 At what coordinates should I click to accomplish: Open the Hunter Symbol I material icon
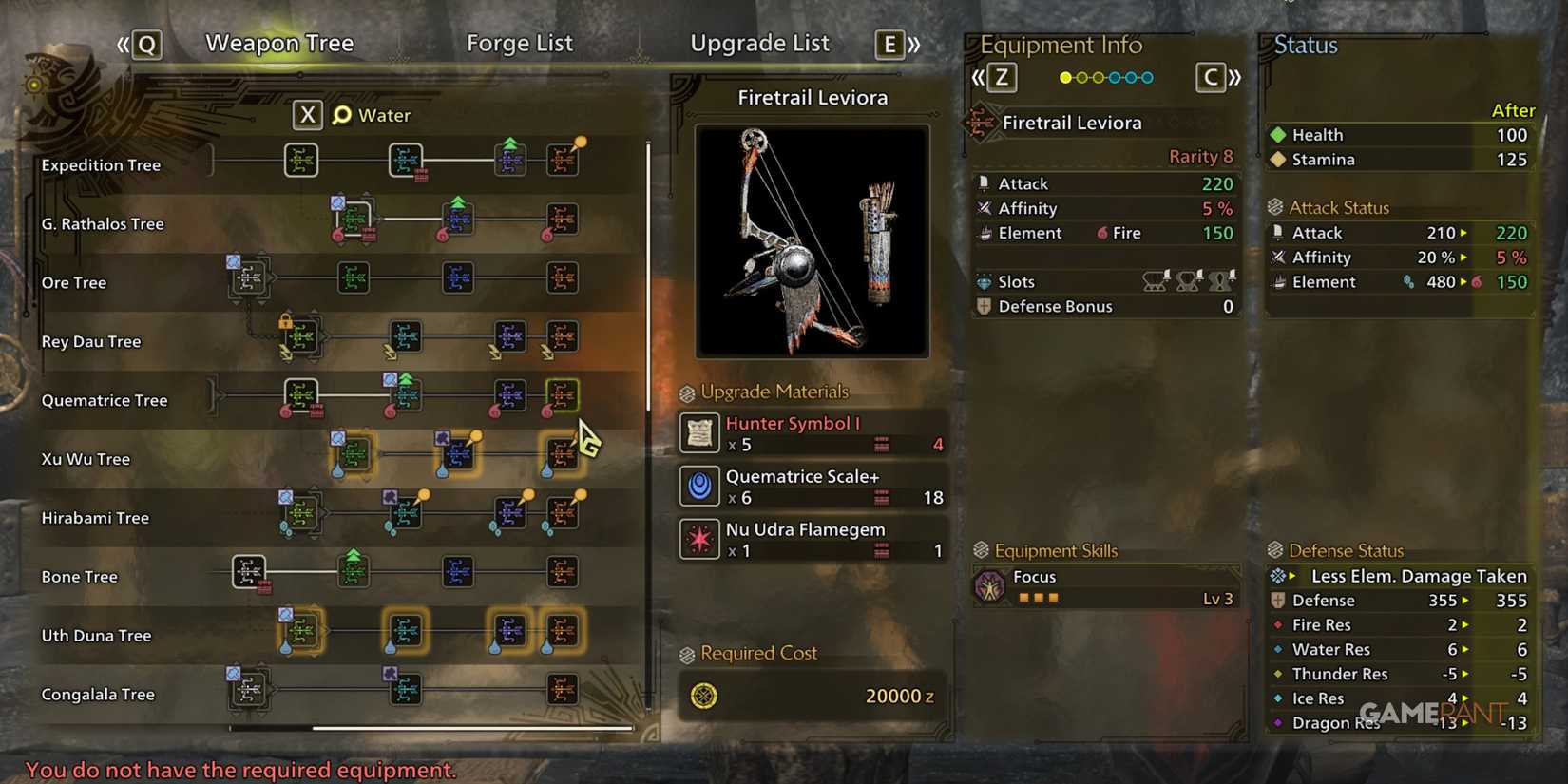click(x=699, y=433)
